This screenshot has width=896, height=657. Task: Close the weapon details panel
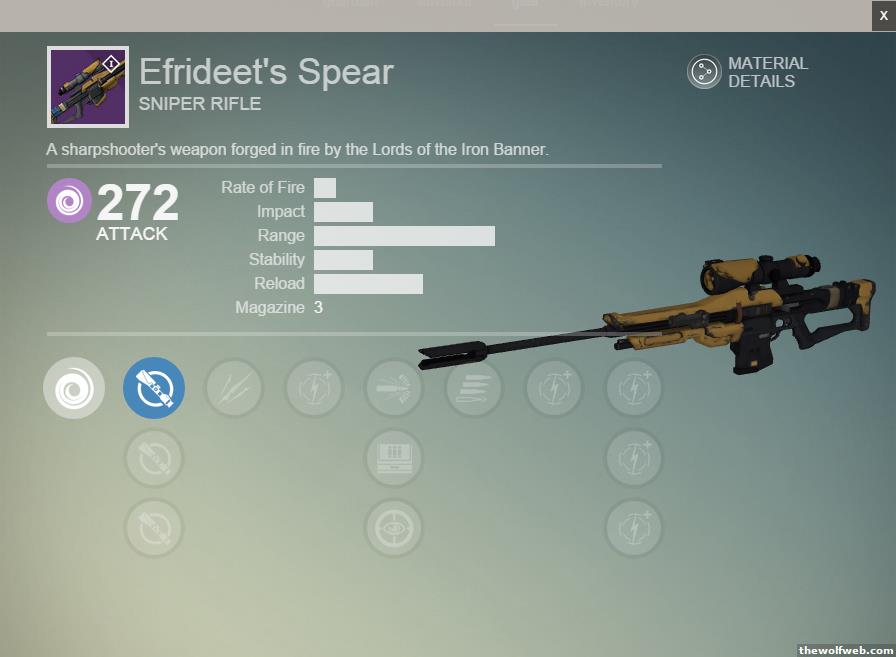pyautogui.click(x=883, y=15)
